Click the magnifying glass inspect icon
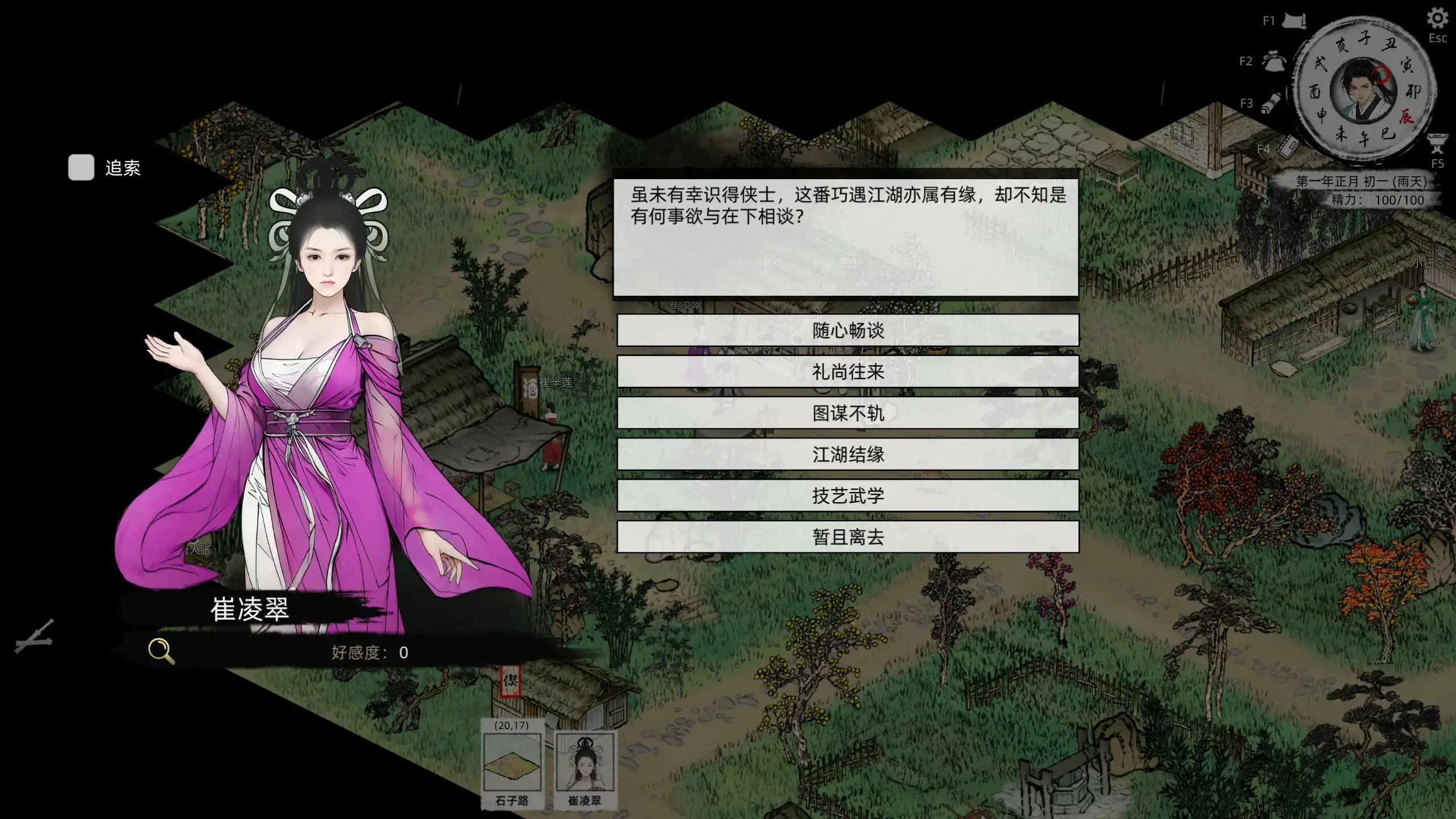1456x819 pixels. coord(161,650)
